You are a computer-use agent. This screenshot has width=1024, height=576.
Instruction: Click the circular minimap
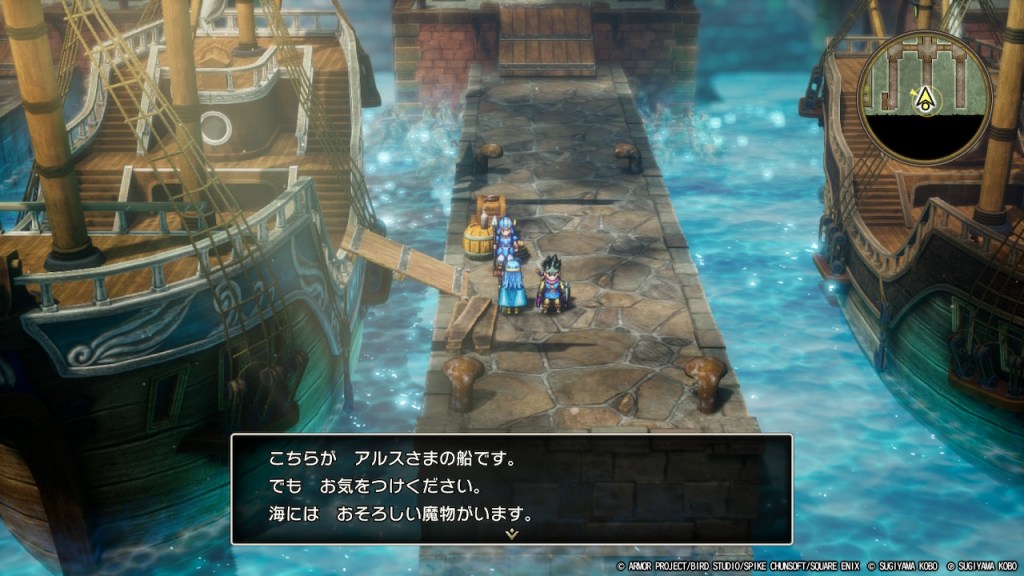(x=925, y=97)
